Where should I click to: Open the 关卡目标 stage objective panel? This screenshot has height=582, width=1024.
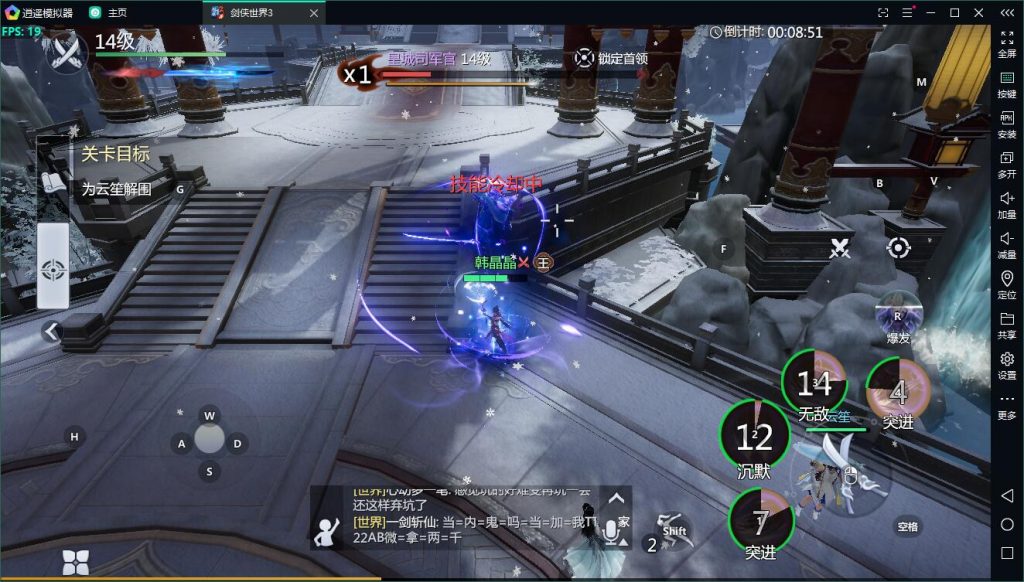[x=115, y=155]
